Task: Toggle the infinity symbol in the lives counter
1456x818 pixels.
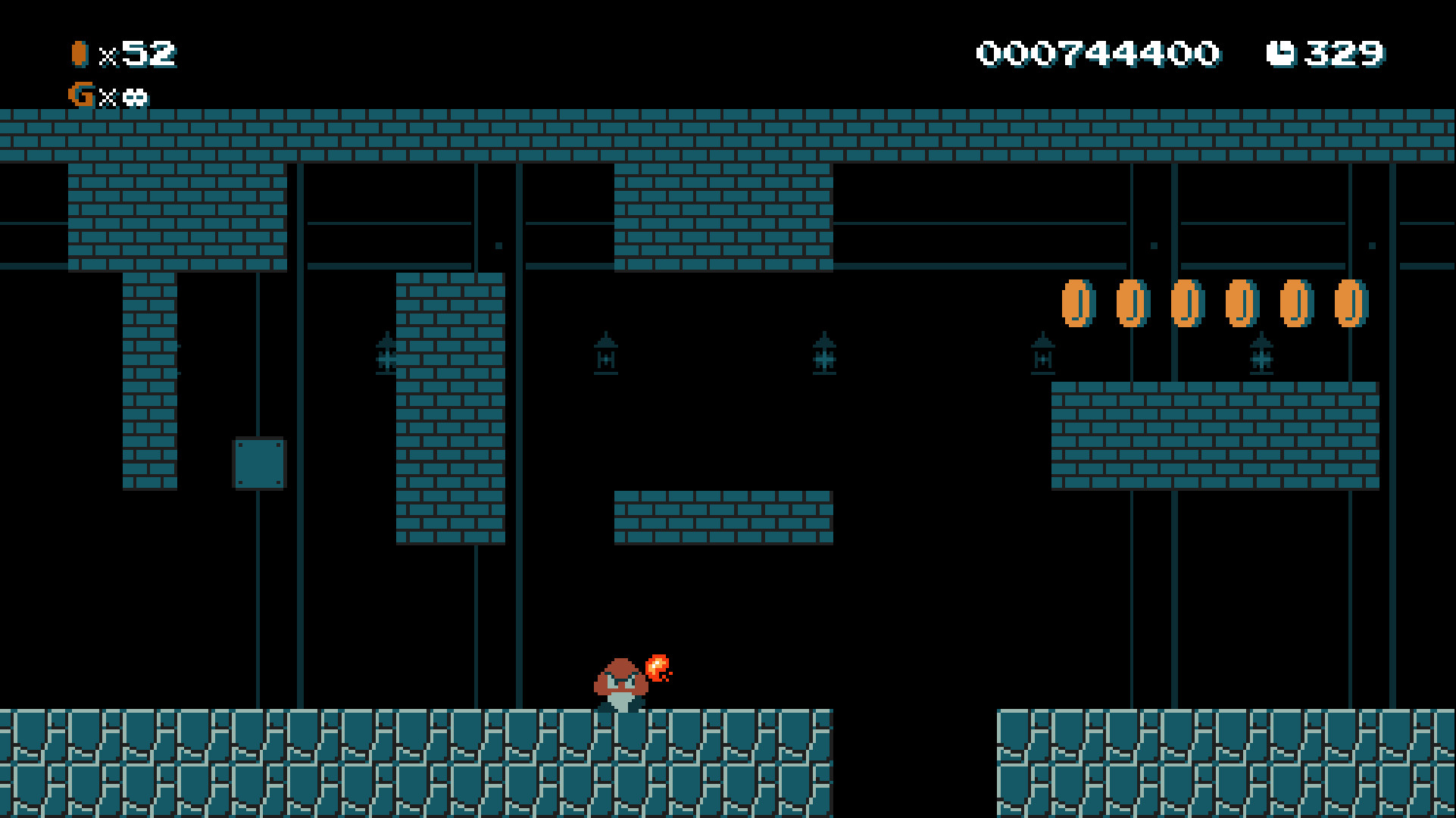Action: coord(137,96)
